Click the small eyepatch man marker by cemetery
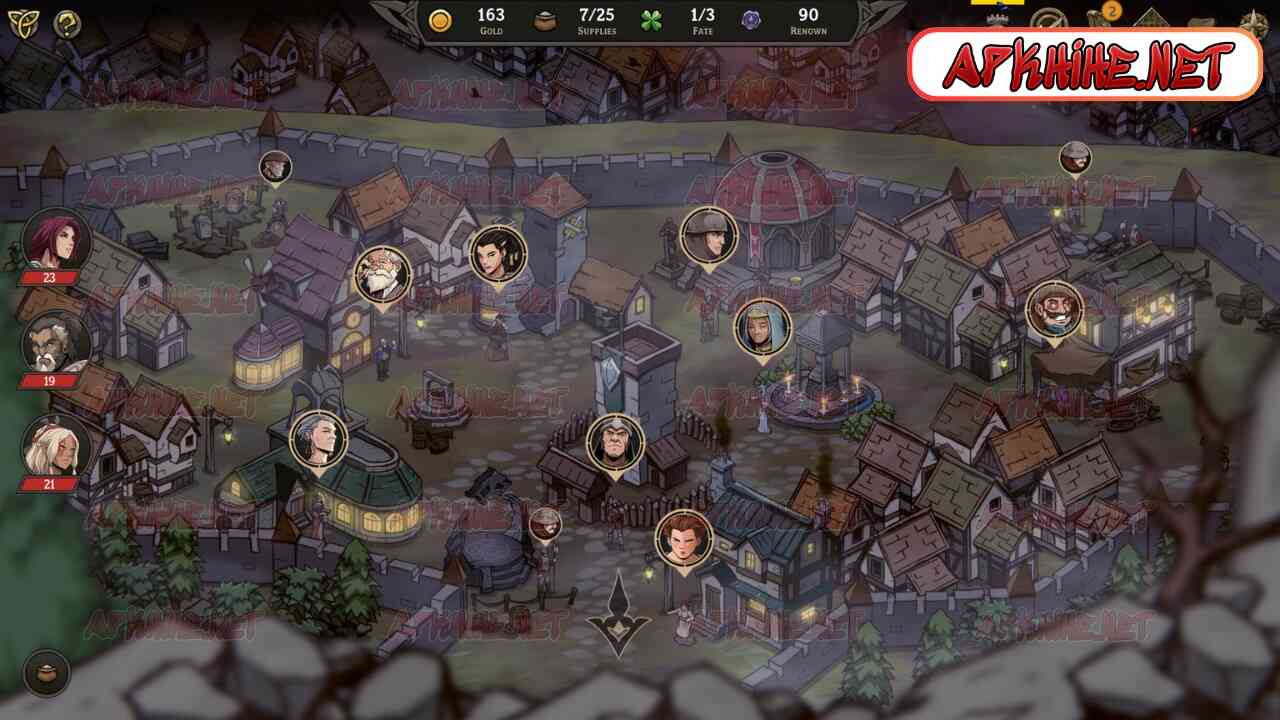Image resolution: width=1280 pixels, height=720 pixels. (x=275, y=167)
